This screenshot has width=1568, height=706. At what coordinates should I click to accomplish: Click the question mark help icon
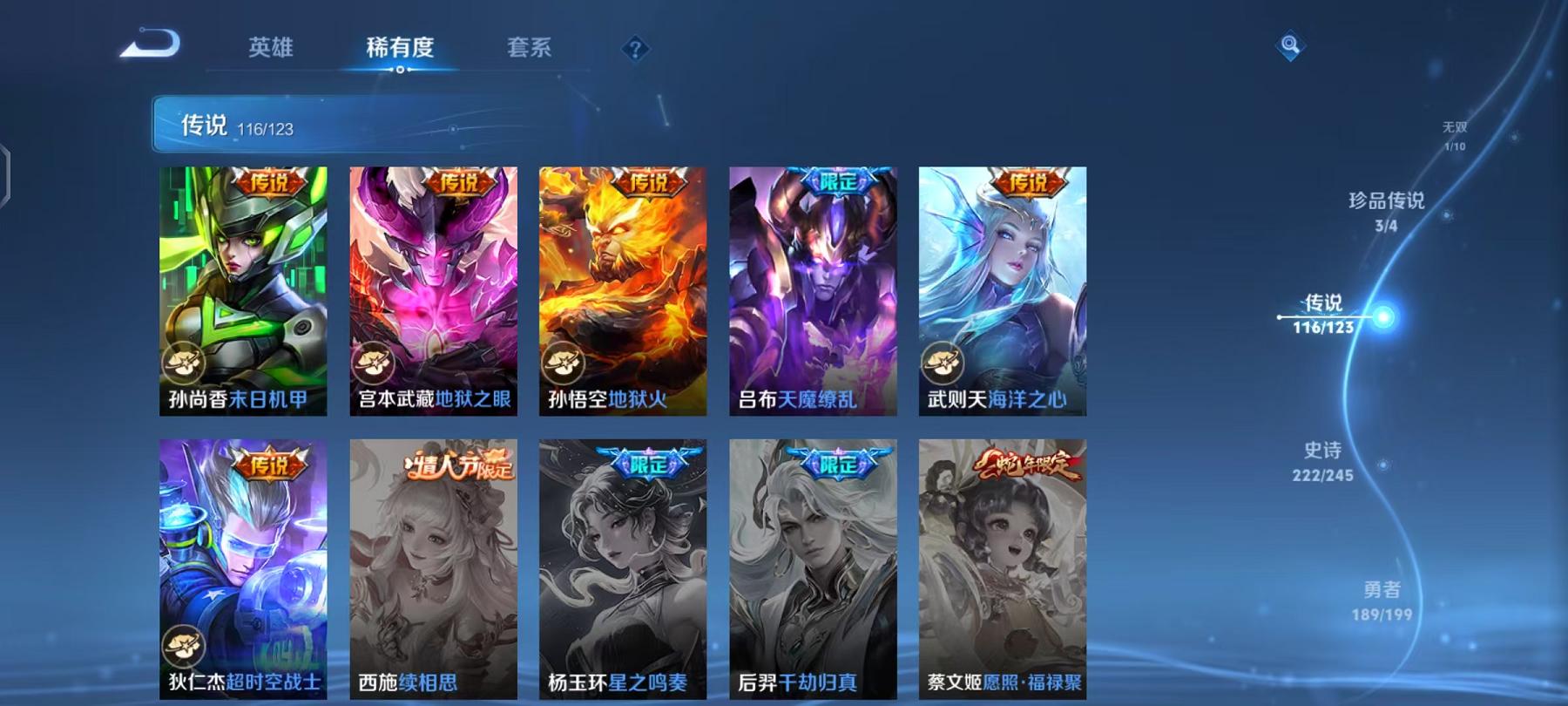(x=637, y=50)
